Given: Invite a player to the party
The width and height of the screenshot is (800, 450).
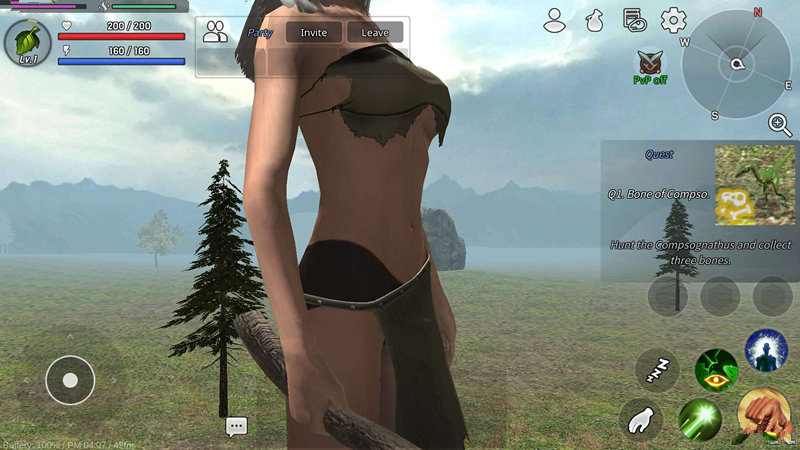Looking at the screenshot, I should point(314,33).
